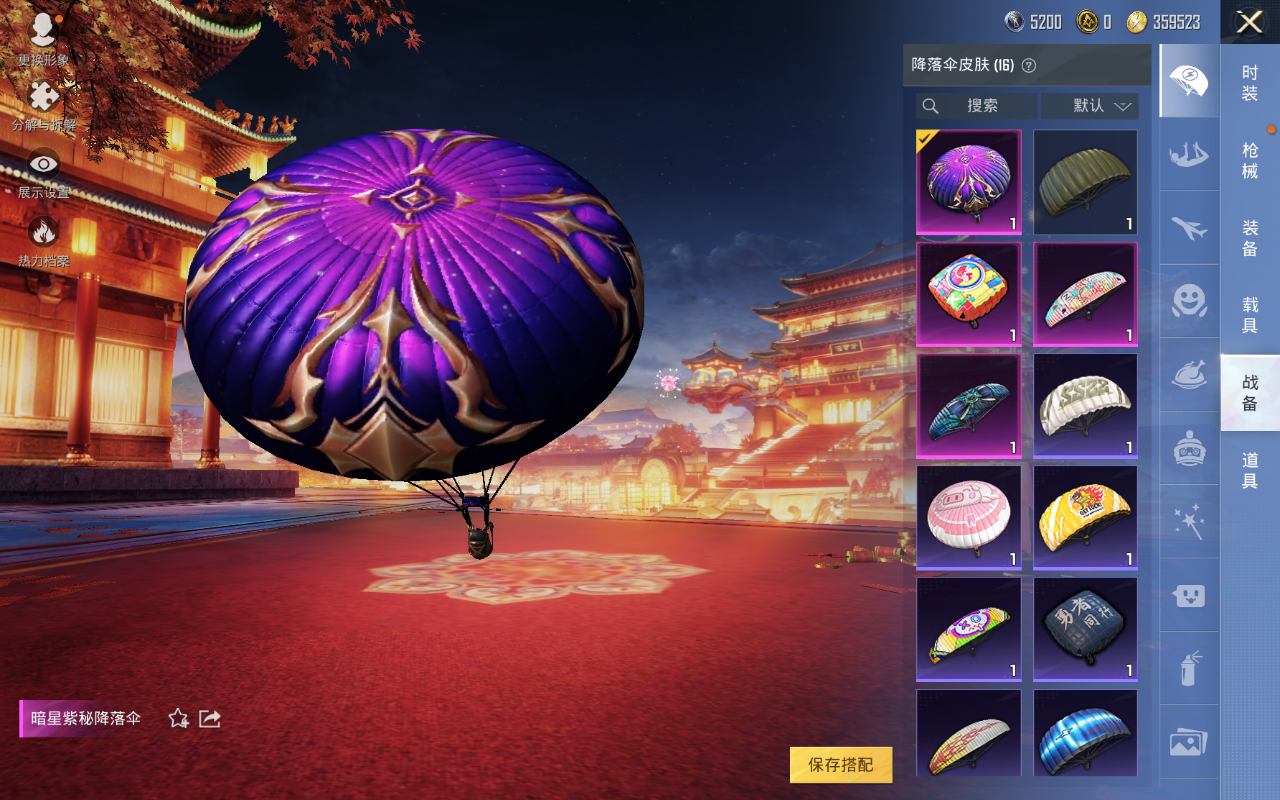1280x800 pixels.
Task: Favorite the parachute with the star icon
Action: click(x=179, y=718)
